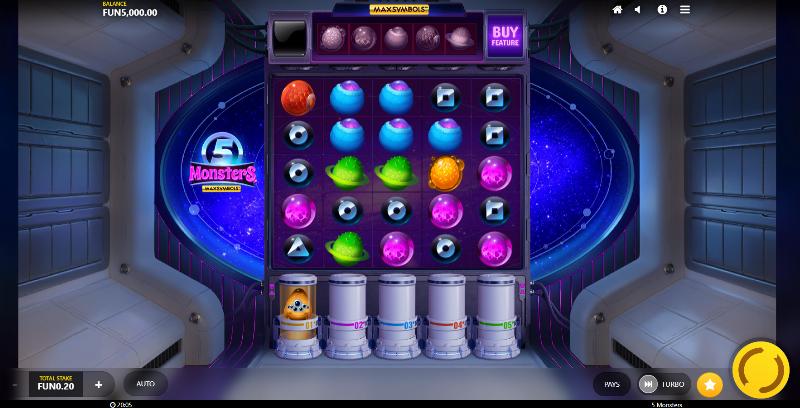The height and width of the screenshot is (408, 800).
Task: Toggle Turbo spin mode
Action: click(x=664, y=384)
